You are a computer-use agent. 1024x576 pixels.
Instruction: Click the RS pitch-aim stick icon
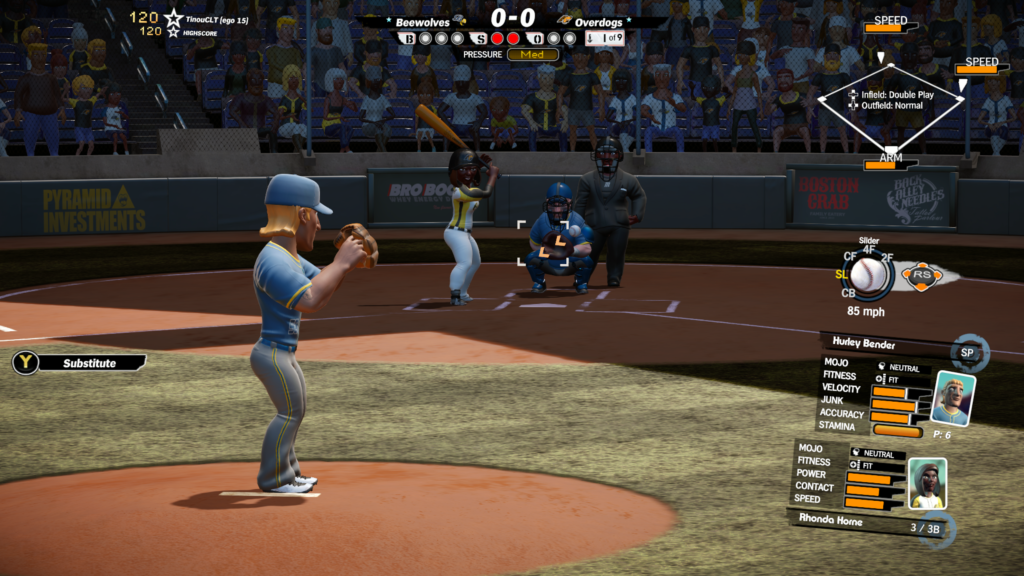pos(919,275)
